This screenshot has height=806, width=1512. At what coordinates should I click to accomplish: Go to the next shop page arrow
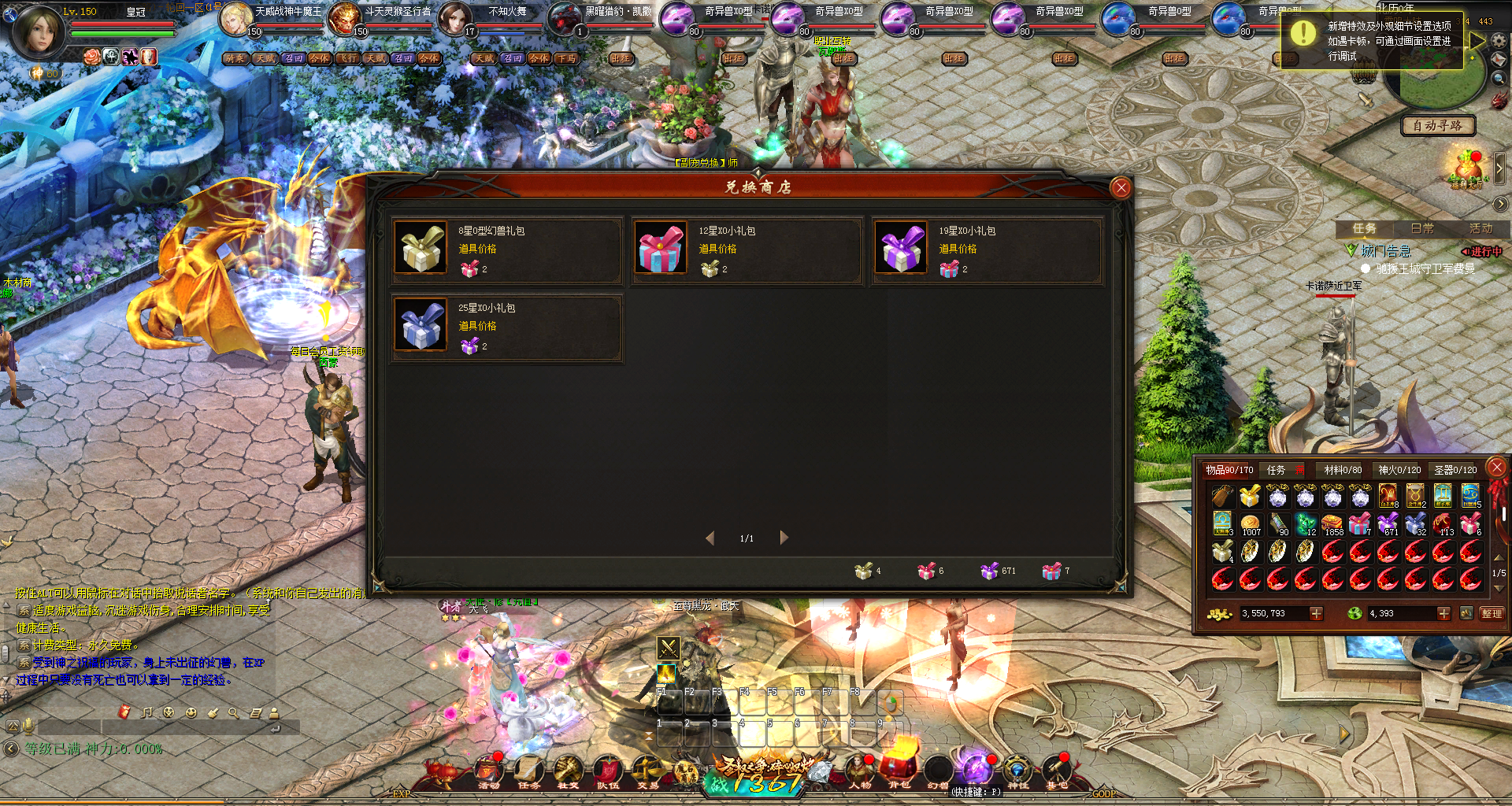pyautogui.click(x=784, y=538)
